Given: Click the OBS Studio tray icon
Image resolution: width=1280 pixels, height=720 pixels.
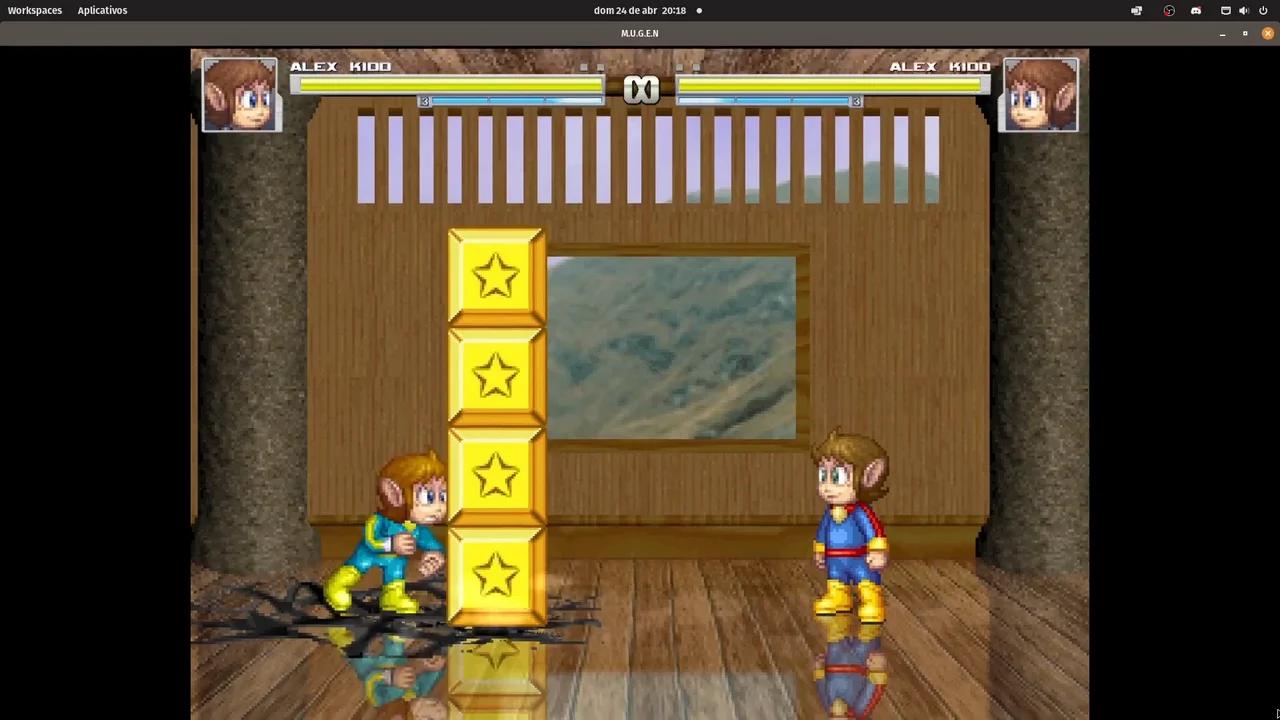Looking at the screenshot, I should [1168, 10].
